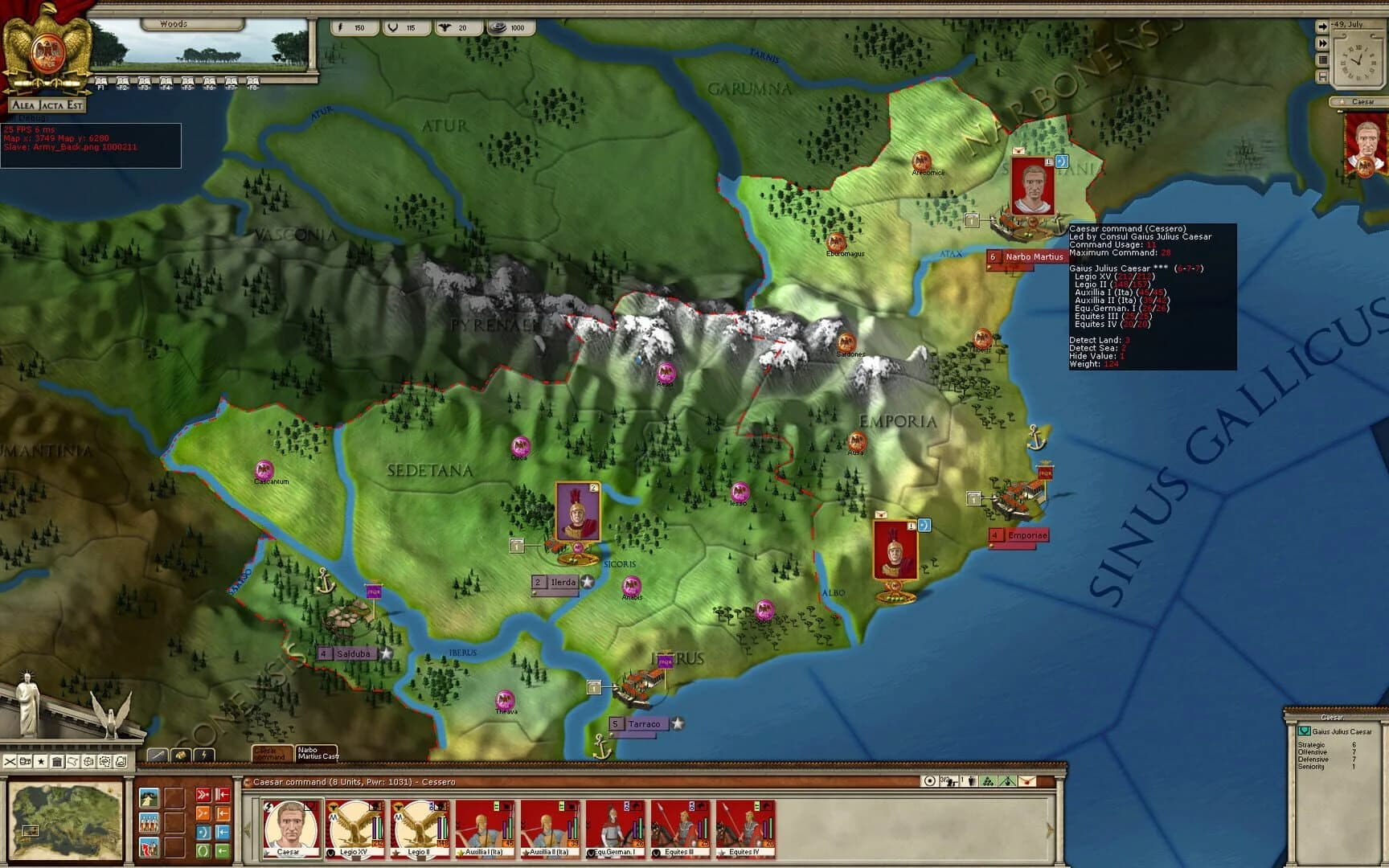Click the cohesion bar on the Legio XV card

(379, 828)
